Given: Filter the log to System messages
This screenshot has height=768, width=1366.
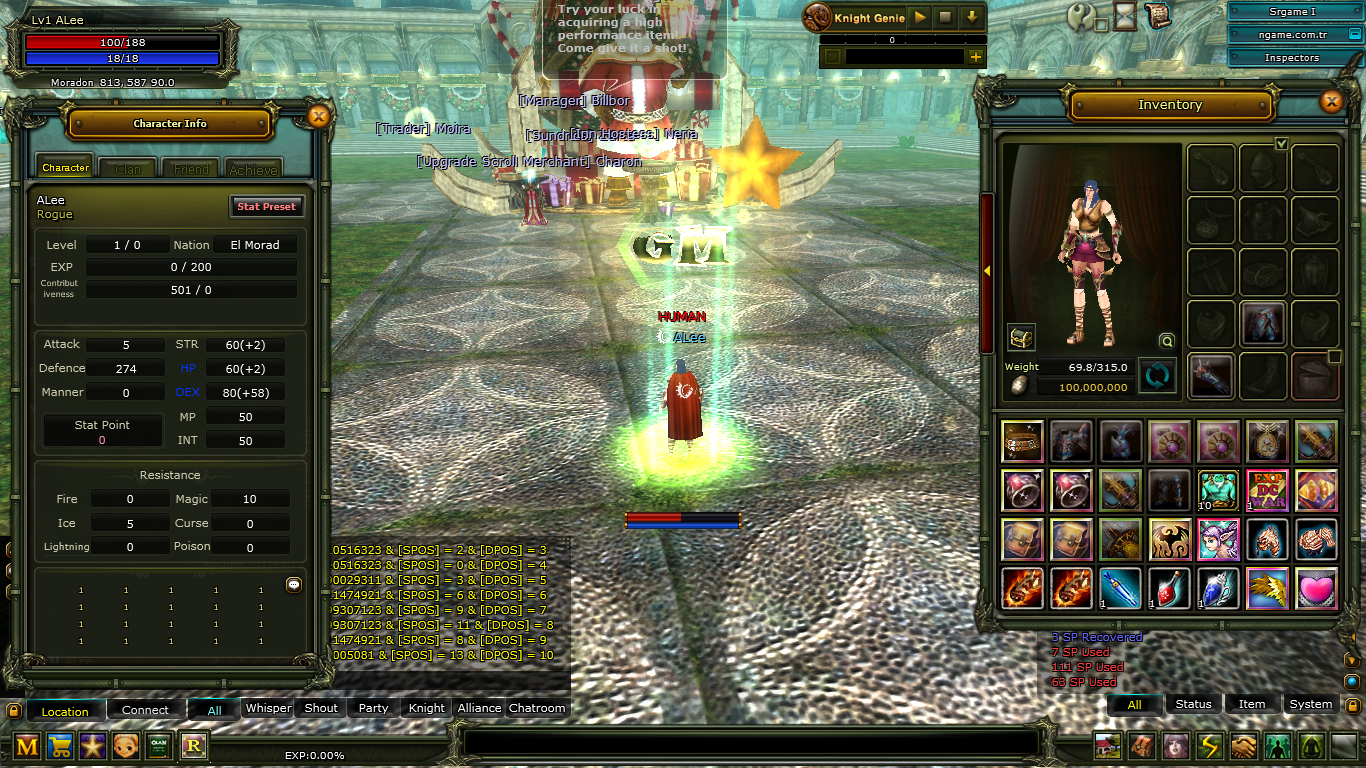Looking at the screenshot, I should (1310, 704).
